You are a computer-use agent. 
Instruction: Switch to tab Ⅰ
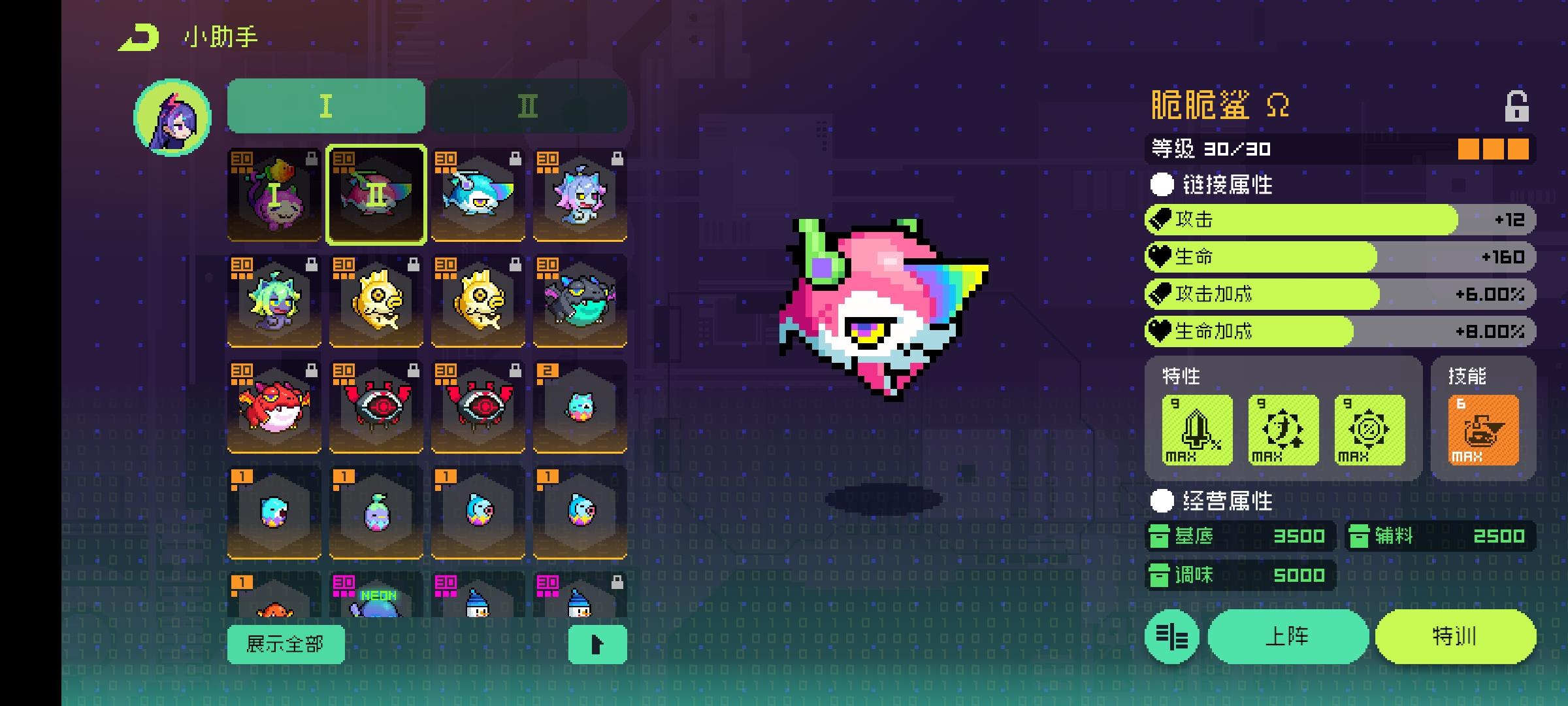pyautogui.click(x=325, y=107)
